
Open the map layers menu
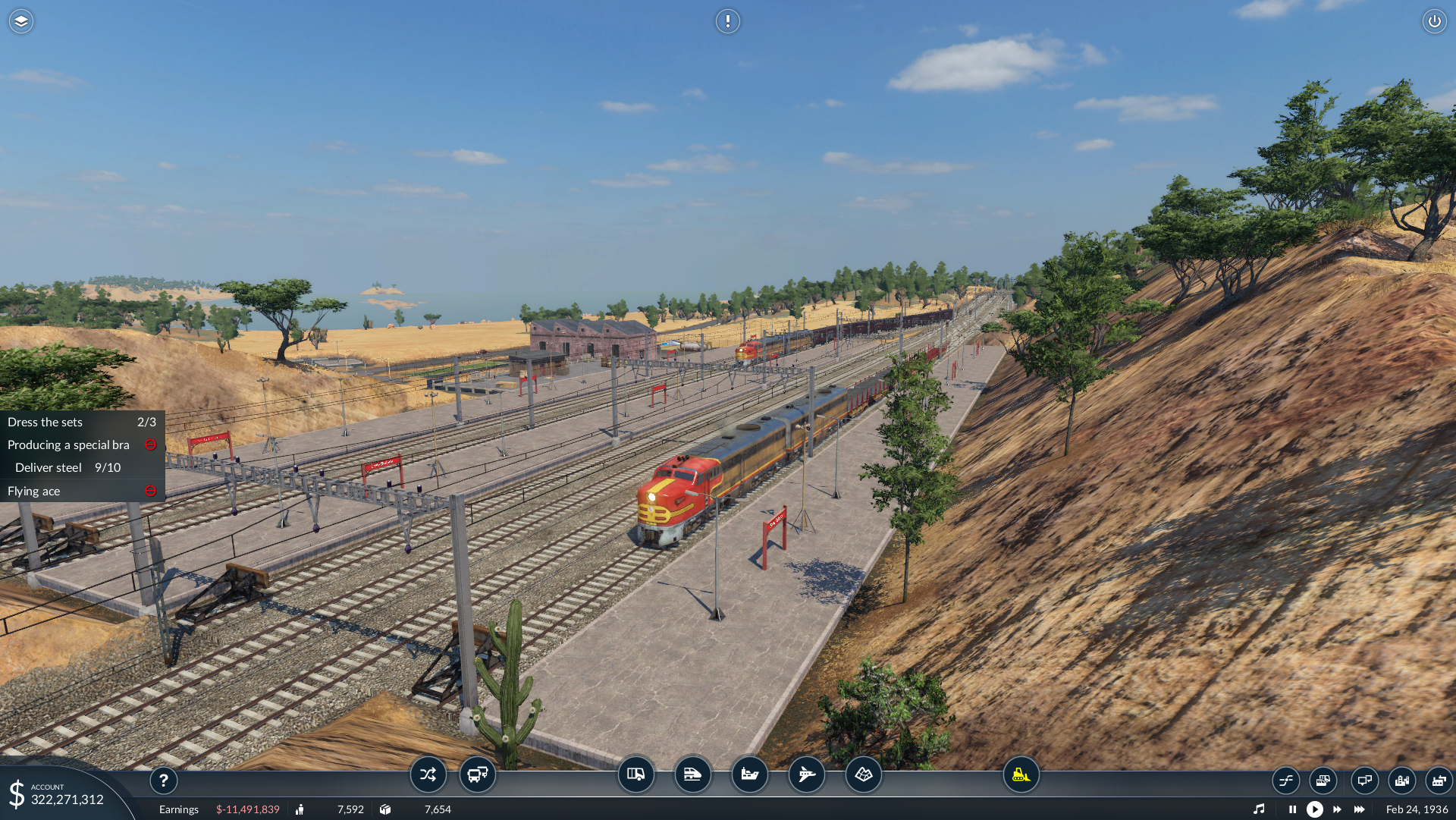[x=21, y=21]
